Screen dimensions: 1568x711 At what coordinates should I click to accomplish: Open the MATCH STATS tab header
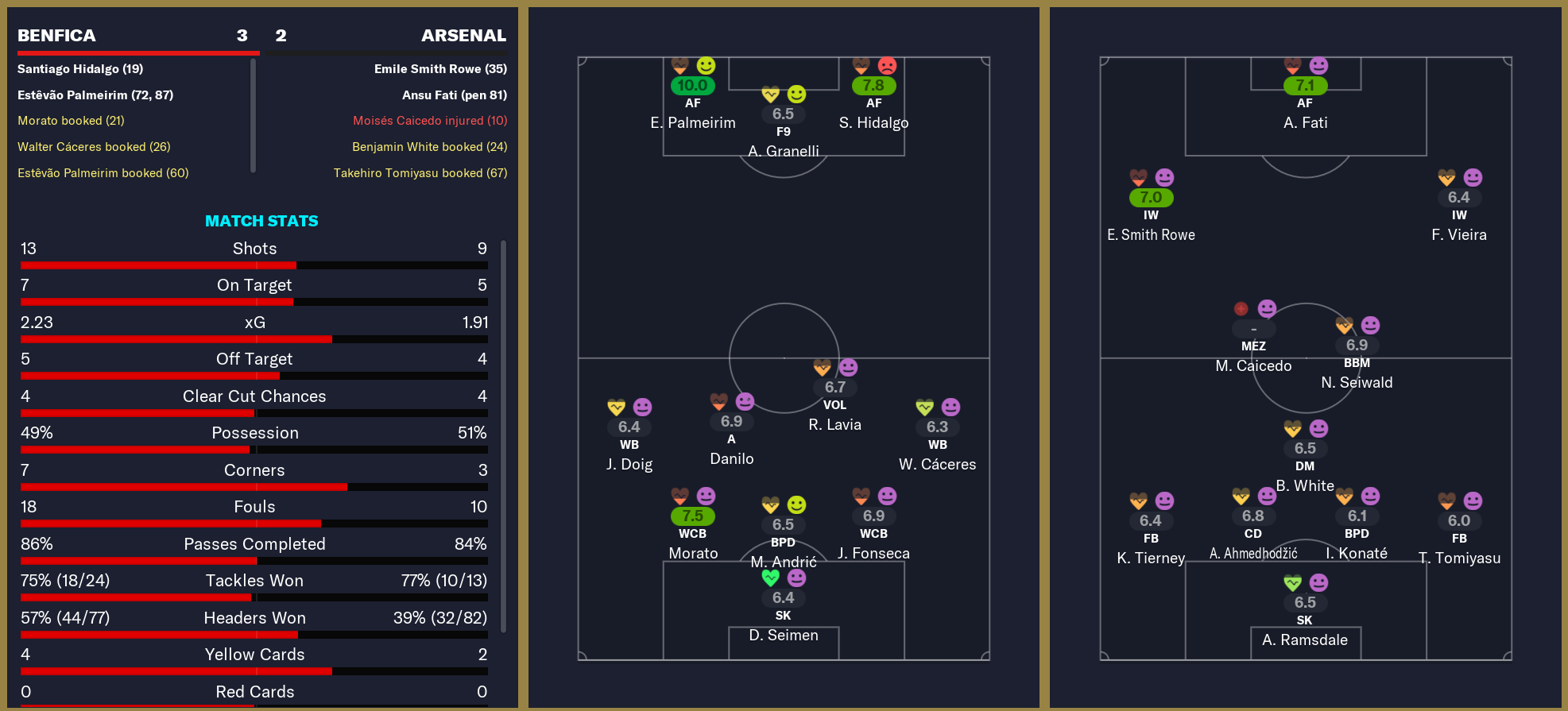click(x=261, y=221)
